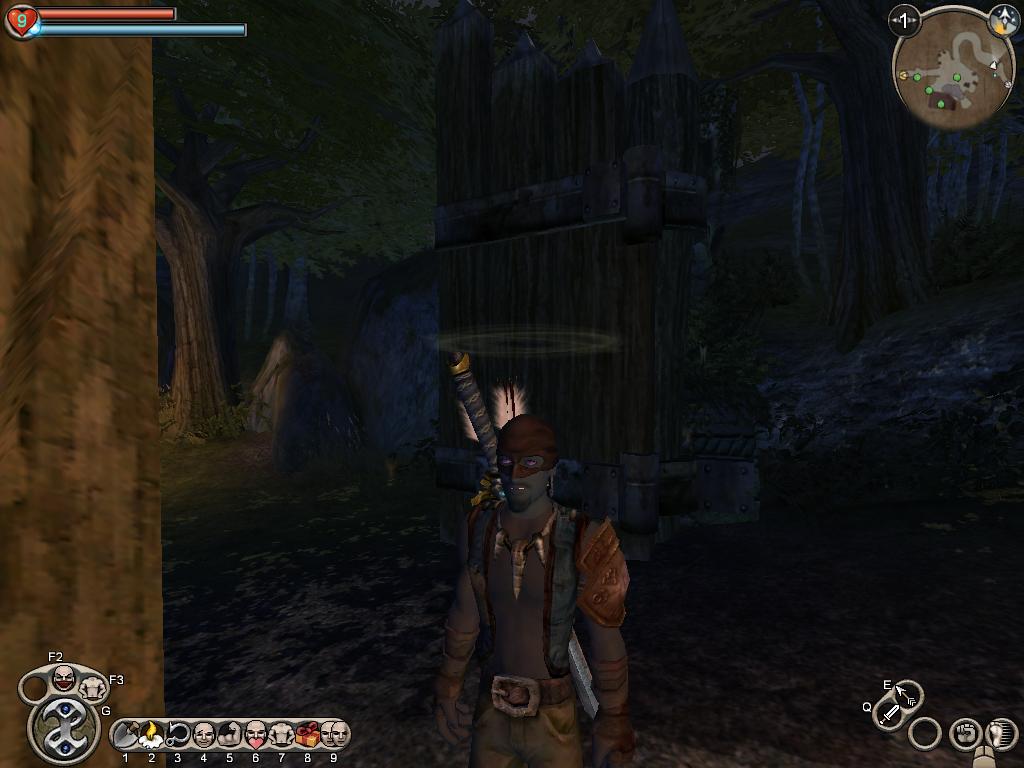Equip the sword melee weapon
This screenshot has height=768, width=1024.
coord(889,714)
